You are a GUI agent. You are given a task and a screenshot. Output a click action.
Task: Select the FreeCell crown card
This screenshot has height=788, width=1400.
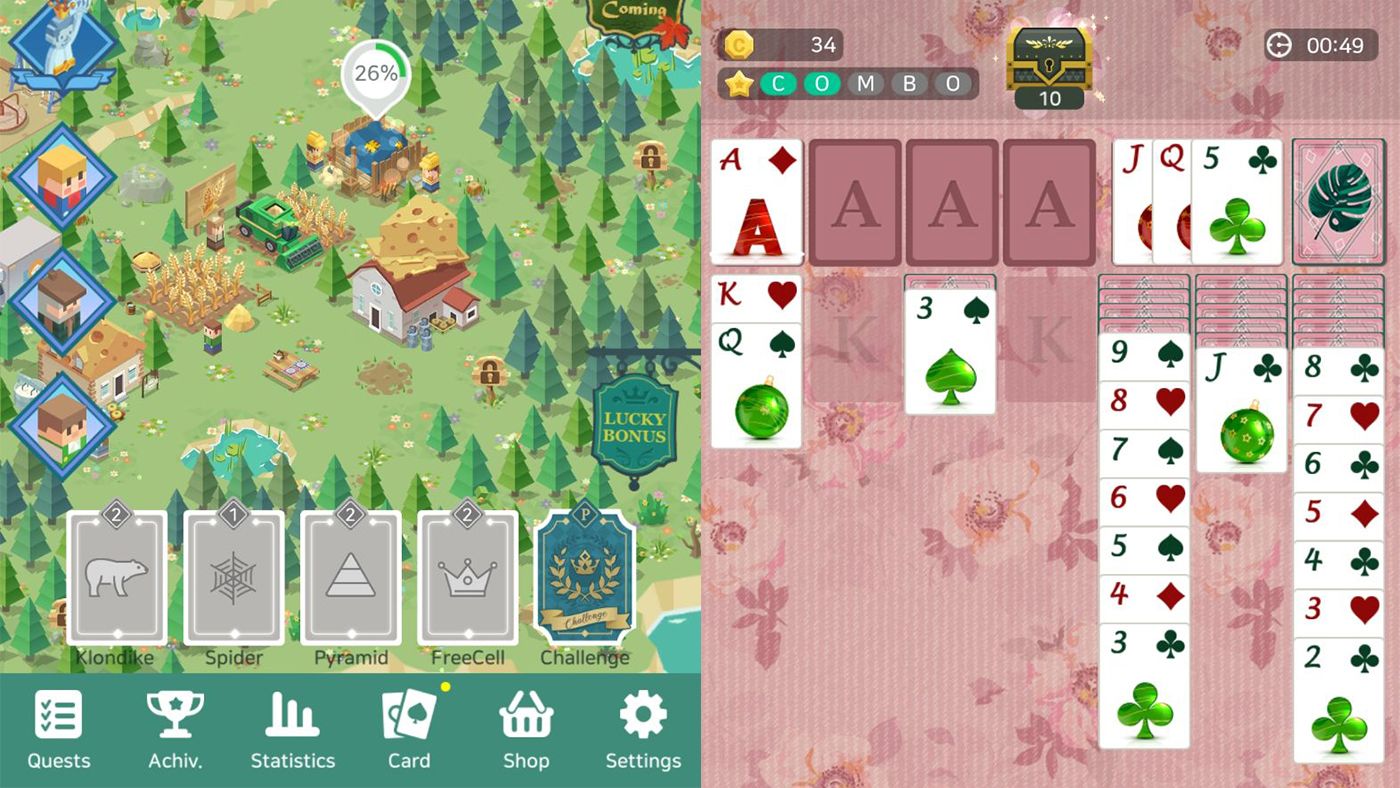466,580
